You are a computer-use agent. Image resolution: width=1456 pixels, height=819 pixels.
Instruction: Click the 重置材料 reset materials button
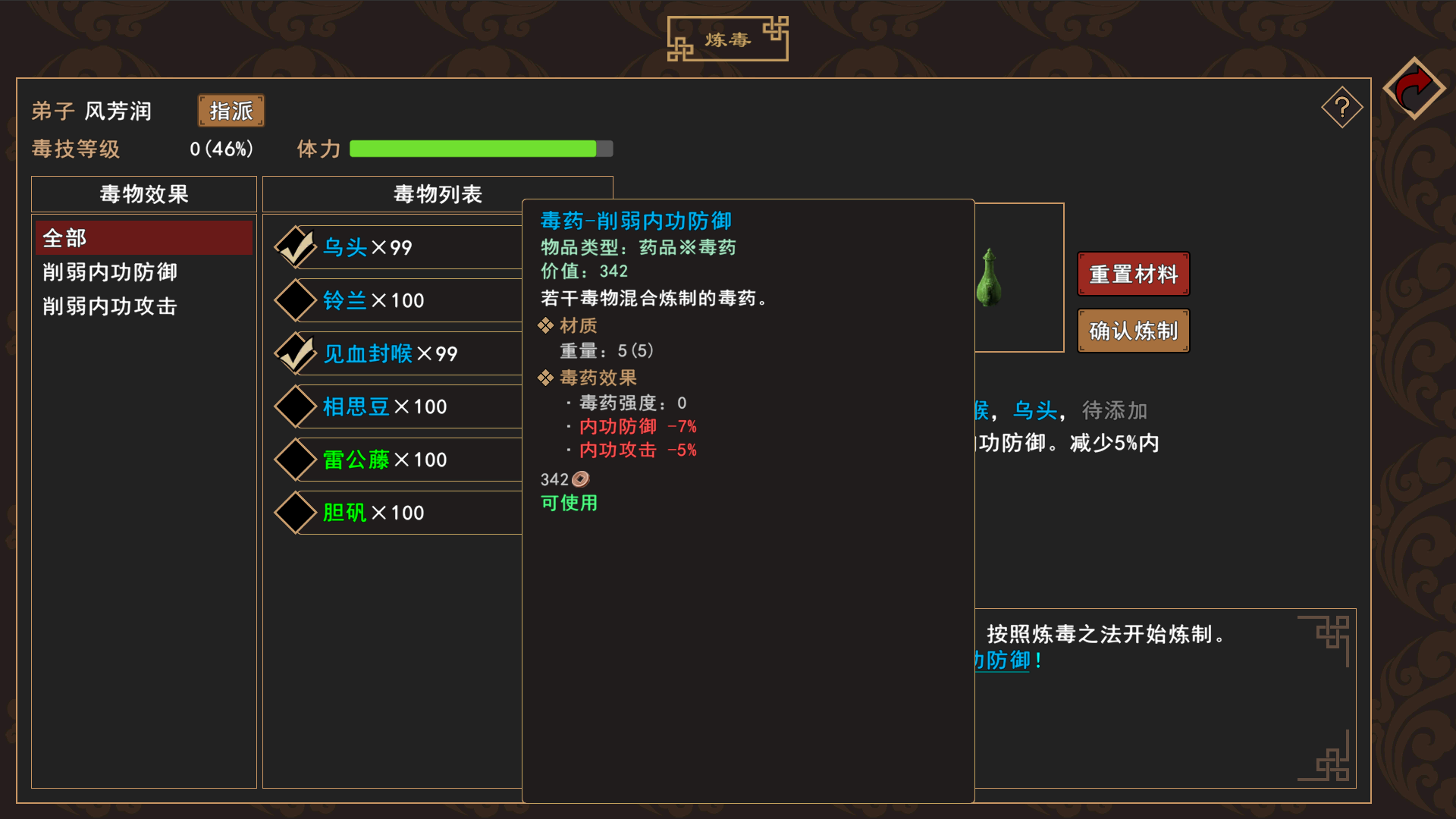tap(1132, 274)
